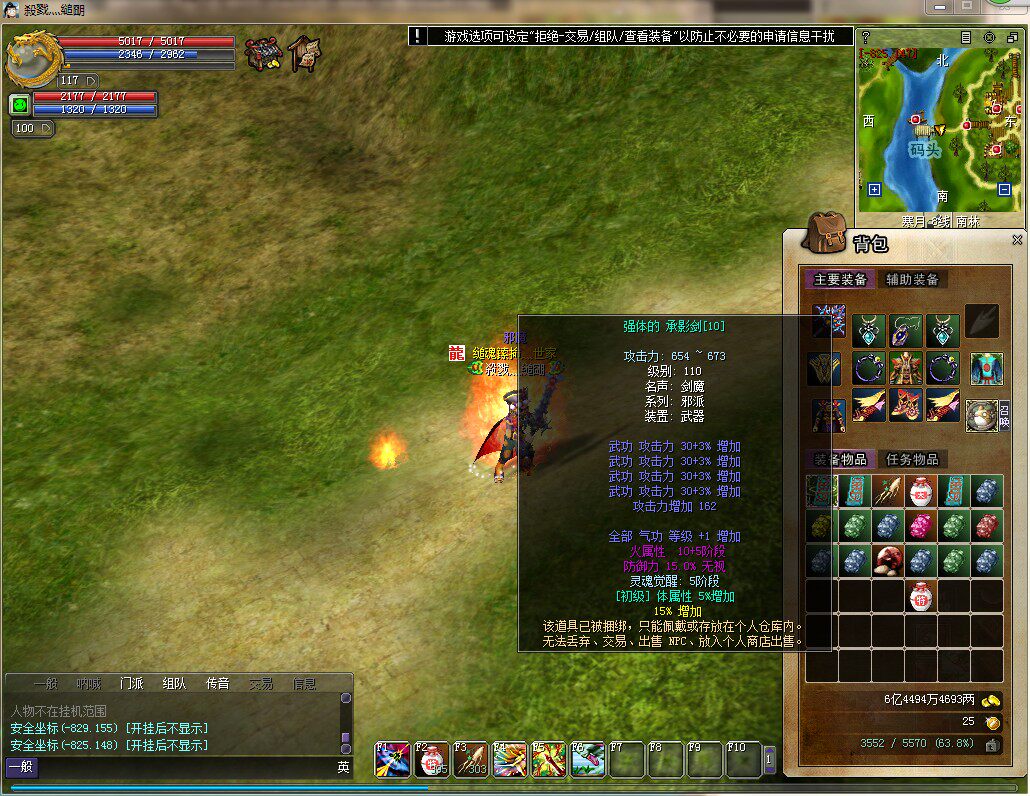Select the golden armor equipment slot

[x=905, y=367]
